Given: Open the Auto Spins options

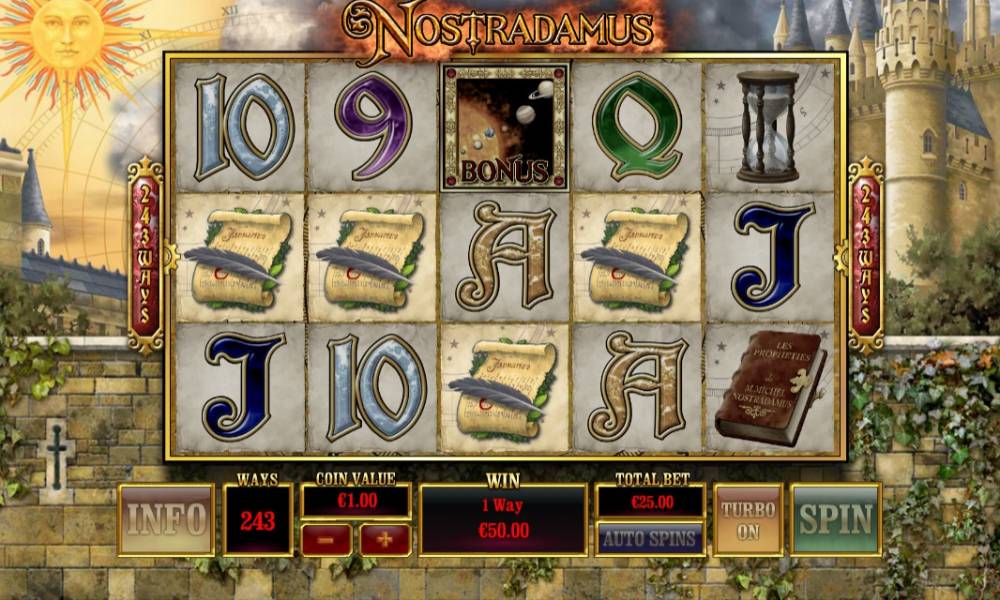Looking at the screenshot, I should [649, 538].
